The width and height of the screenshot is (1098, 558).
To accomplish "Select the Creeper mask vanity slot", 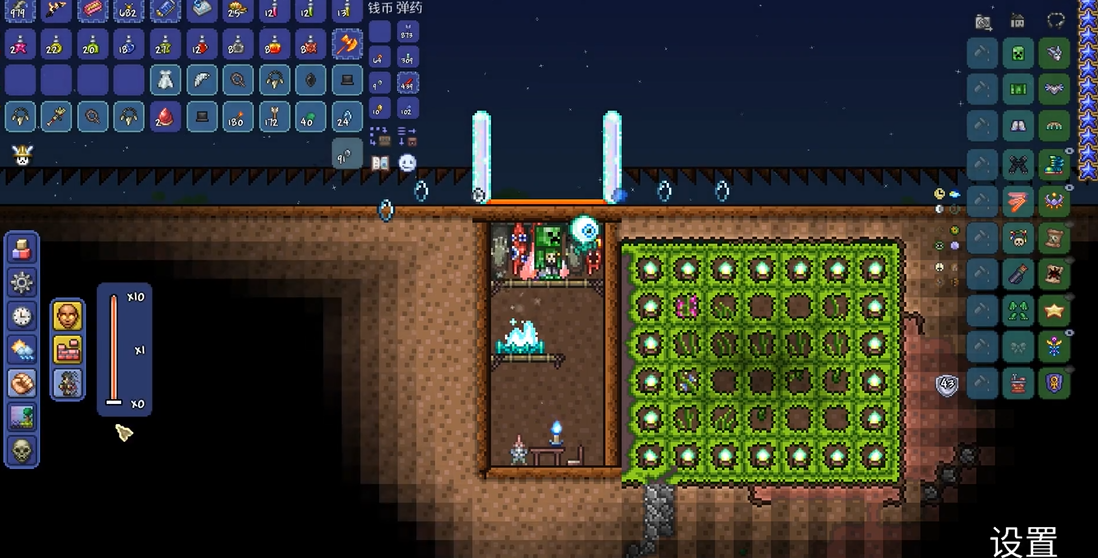I will (1019, 54).
